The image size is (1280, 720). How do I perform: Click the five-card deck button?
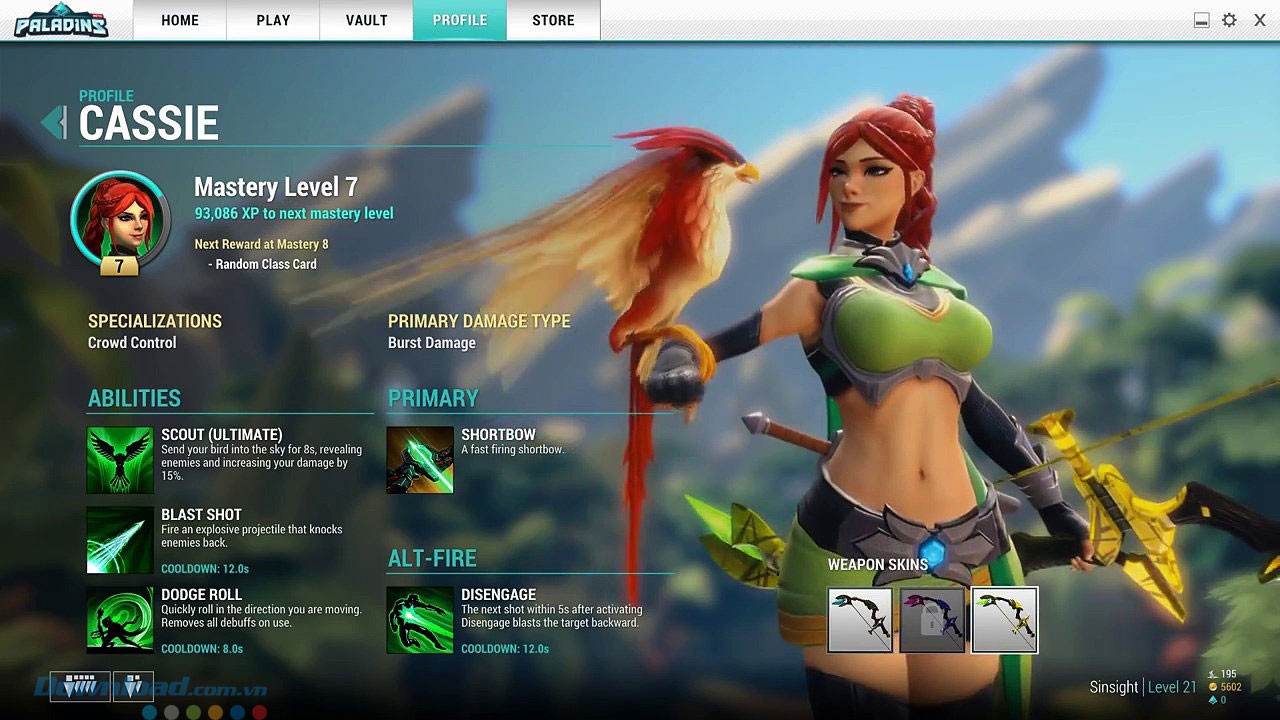pyautogui.click(x=80, y=686)
